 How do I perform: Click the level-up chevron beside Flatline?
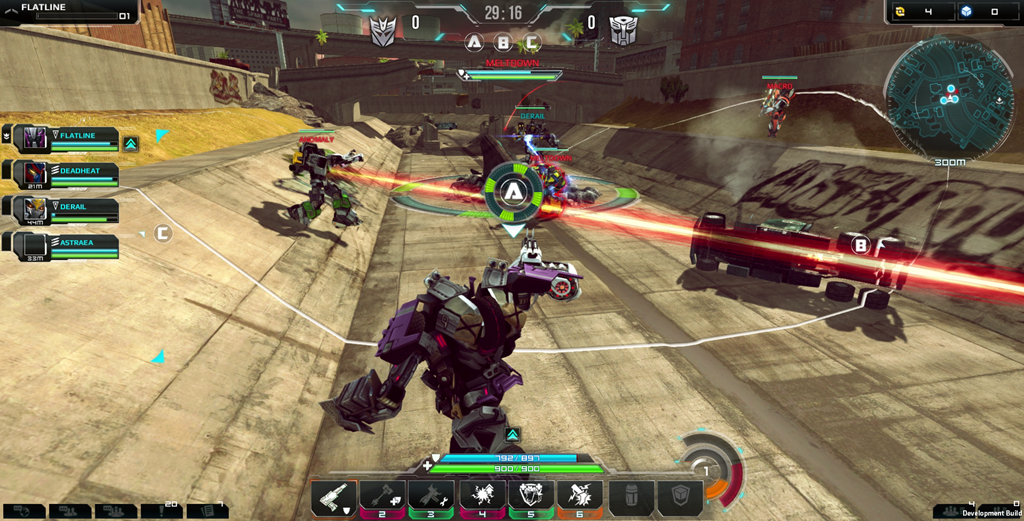[131, 144]
